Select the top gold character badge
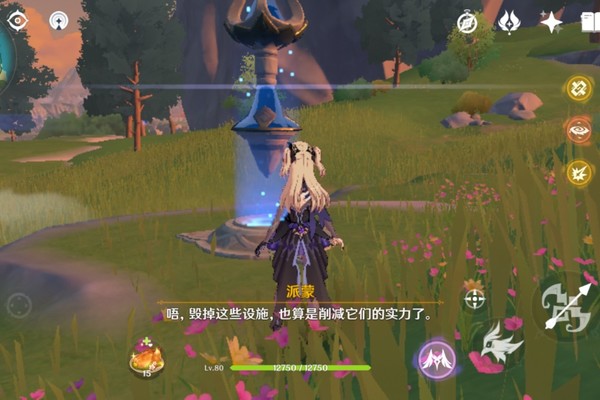600x400 pixels. (580, 89)
